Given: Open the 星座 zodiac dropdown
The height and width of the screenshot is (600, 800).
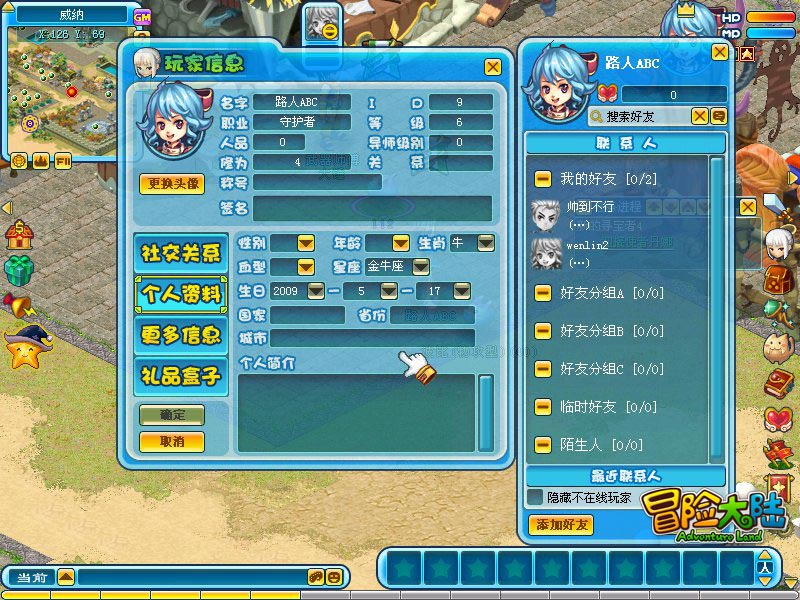Looking at the screenshot, I should click(x=421, y=267).
